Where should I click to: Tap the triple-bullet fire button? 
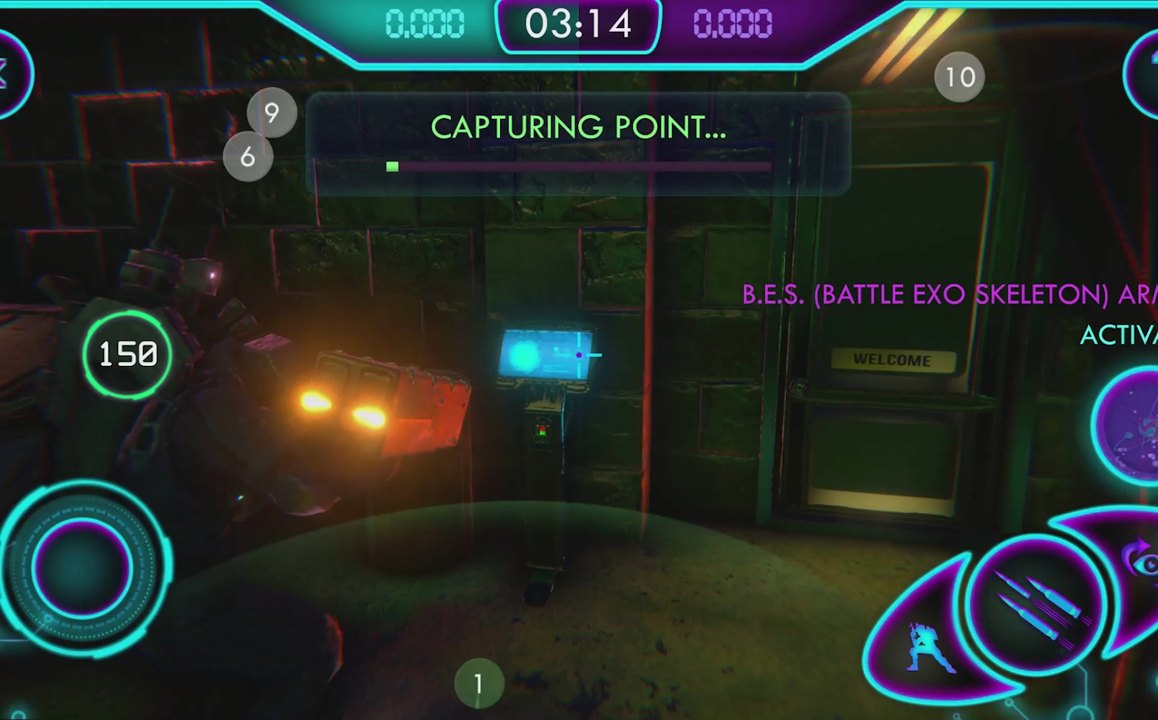(1036, 603)
